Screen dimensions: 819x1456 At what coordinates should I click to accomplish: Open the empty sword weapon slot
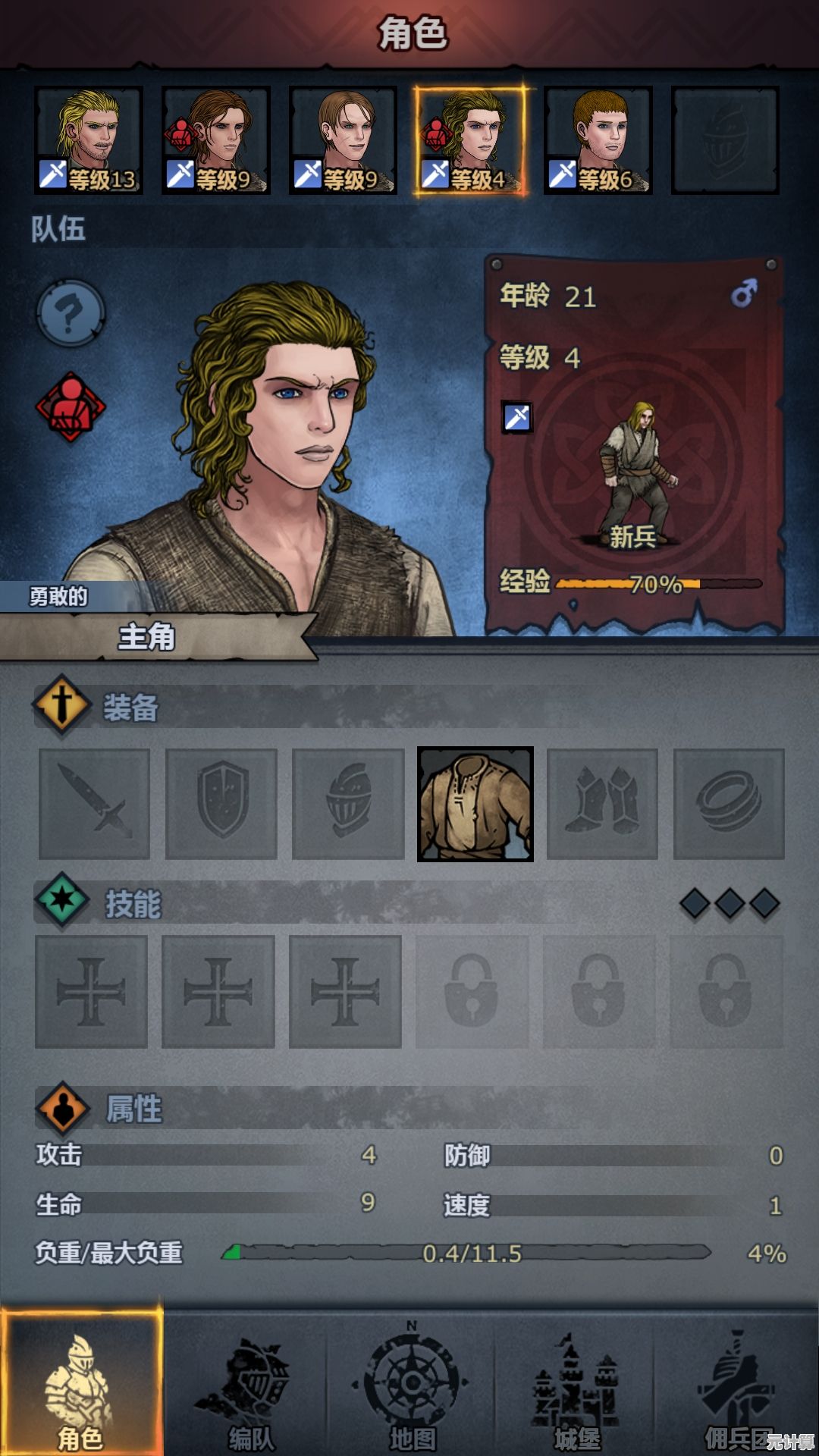click(x=94, y=804)
